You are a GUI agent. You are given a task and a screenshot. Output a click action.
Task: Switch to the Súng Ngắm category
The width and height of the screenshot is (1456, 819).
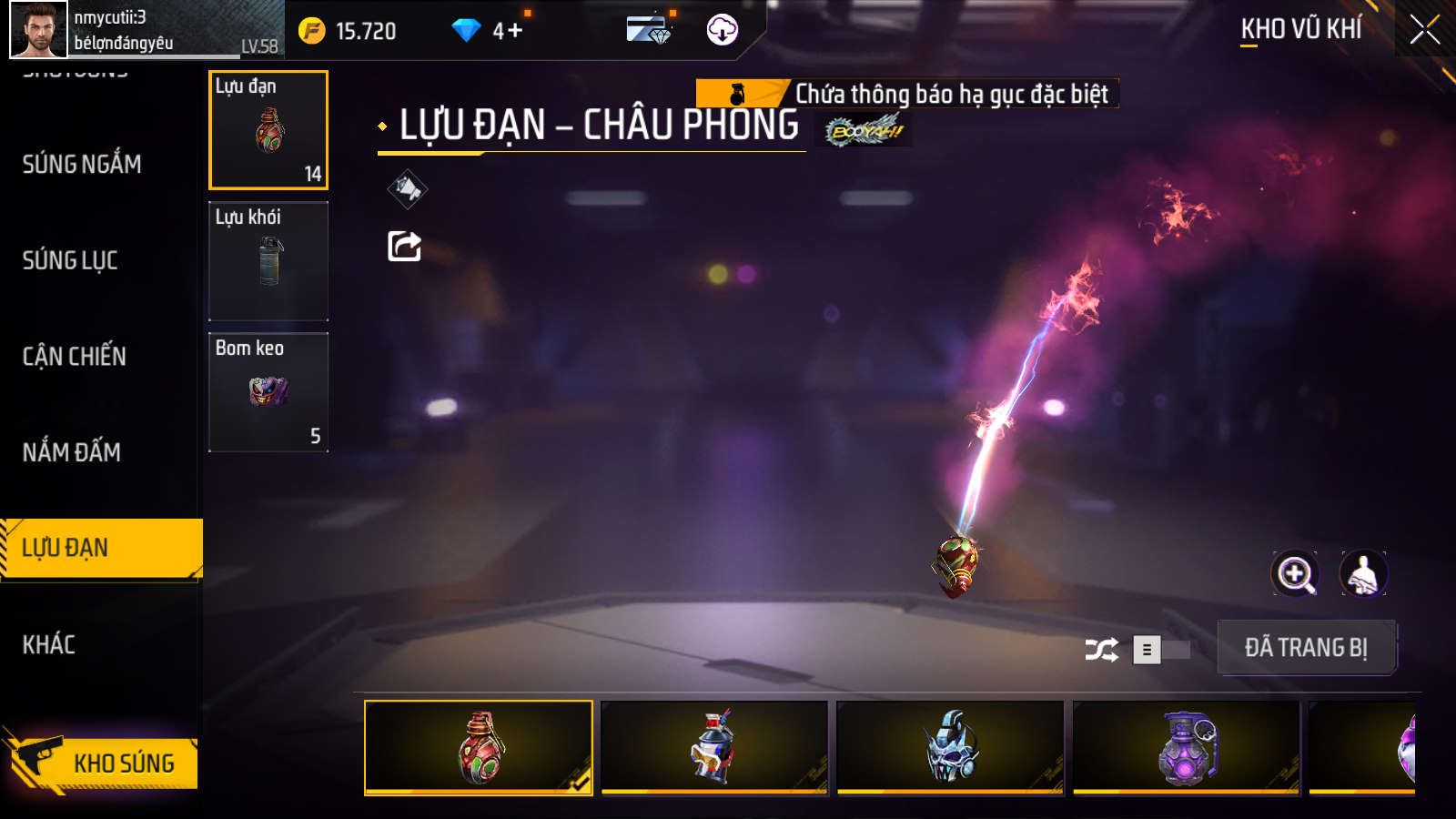tap(82, 165)
